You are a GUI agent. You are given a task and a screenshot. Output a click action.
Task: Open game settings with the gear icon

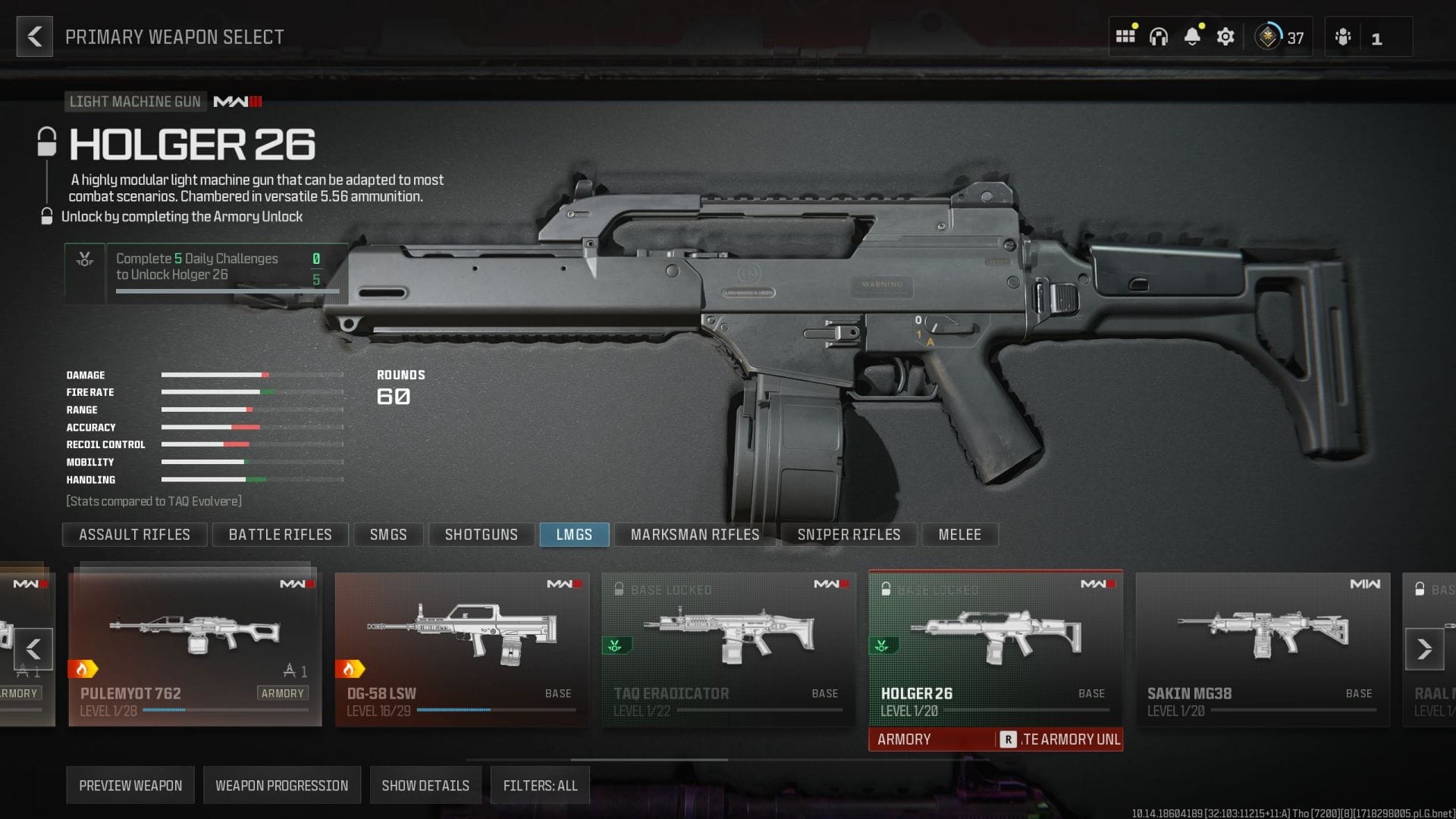(1225, 36)
